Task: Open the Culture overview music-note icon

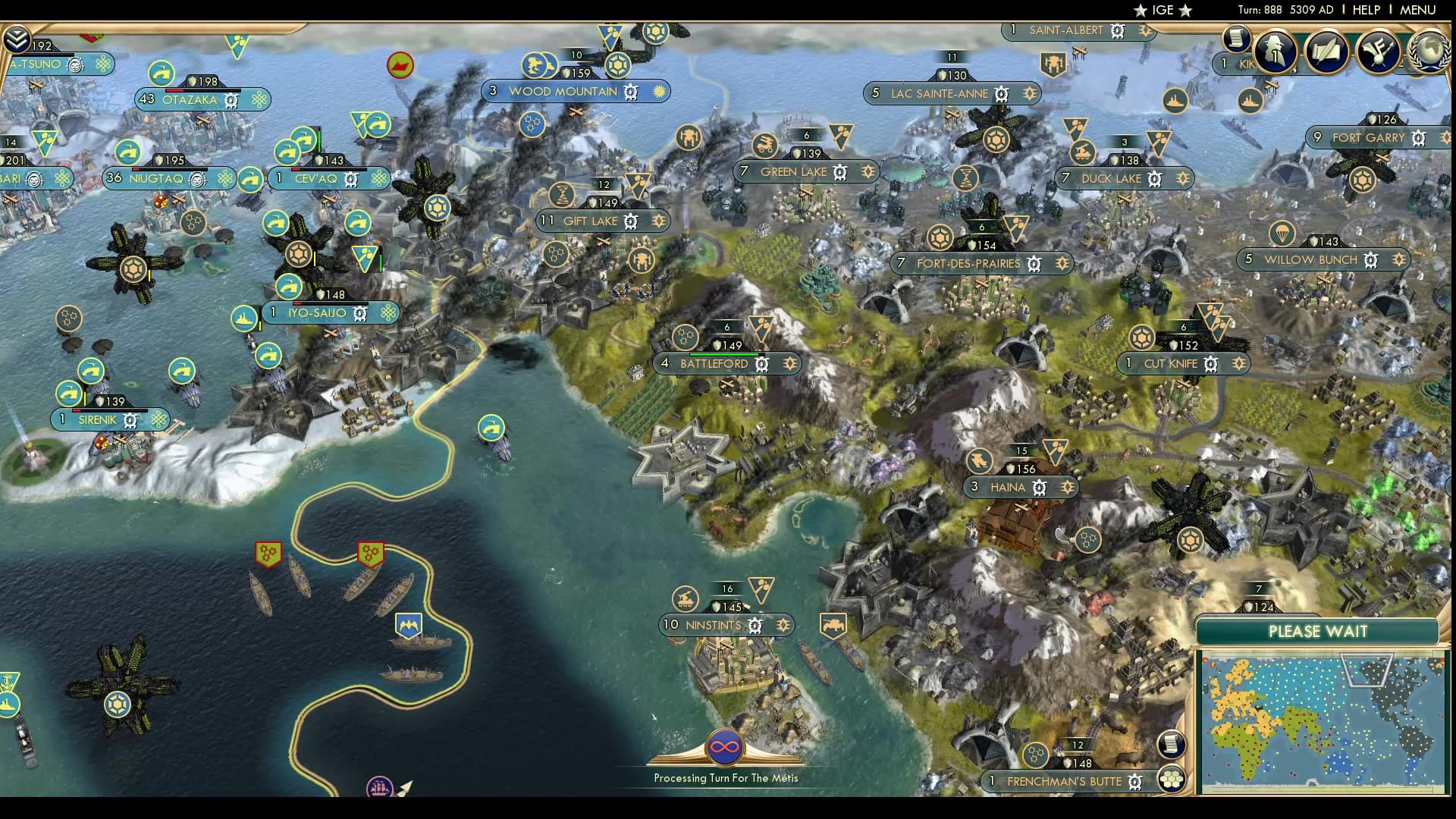Action: pyautogui.click(x=1376, y=51)
